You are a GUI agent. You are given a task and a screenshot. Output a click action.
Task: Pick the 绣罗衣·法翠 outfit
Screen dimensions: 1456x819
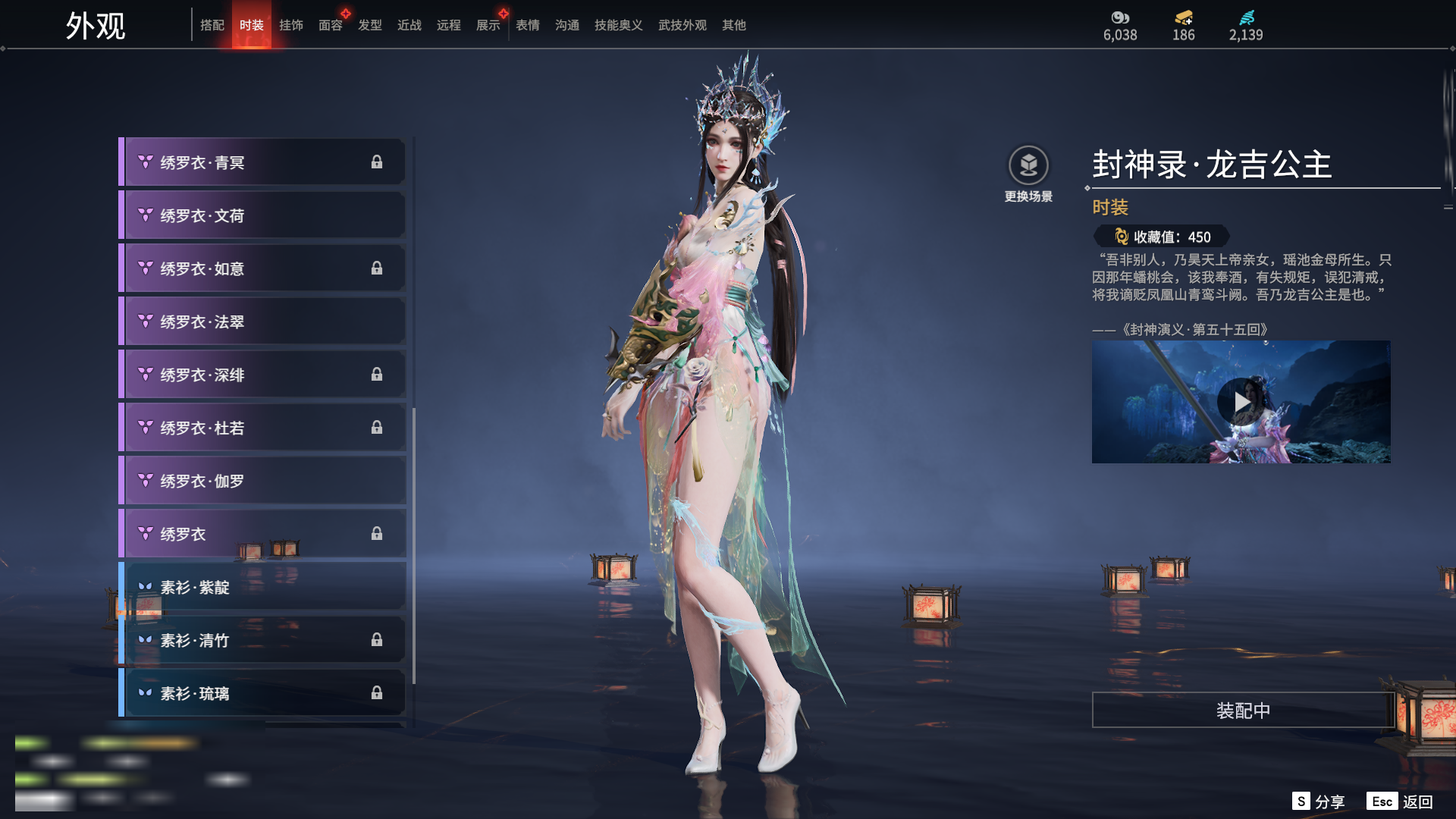[x=262, y=322]
